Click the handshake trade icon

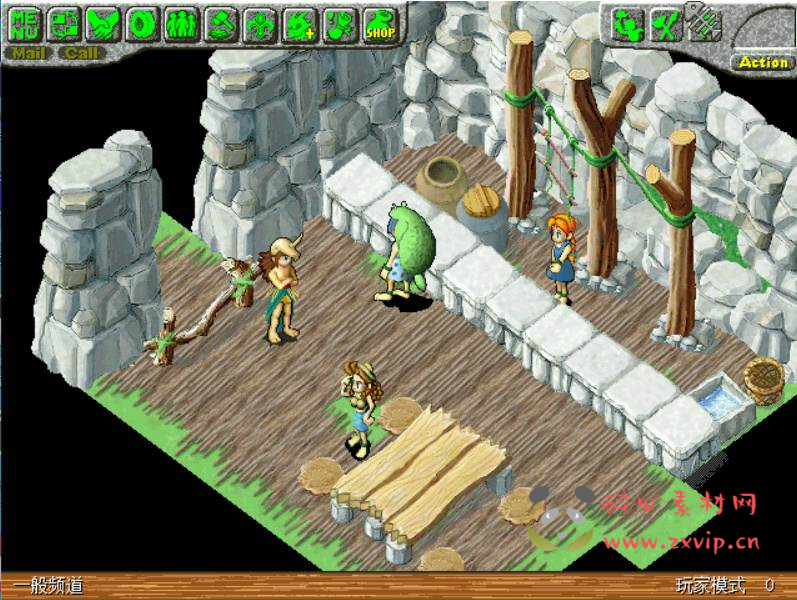click(x=102, y=23)
